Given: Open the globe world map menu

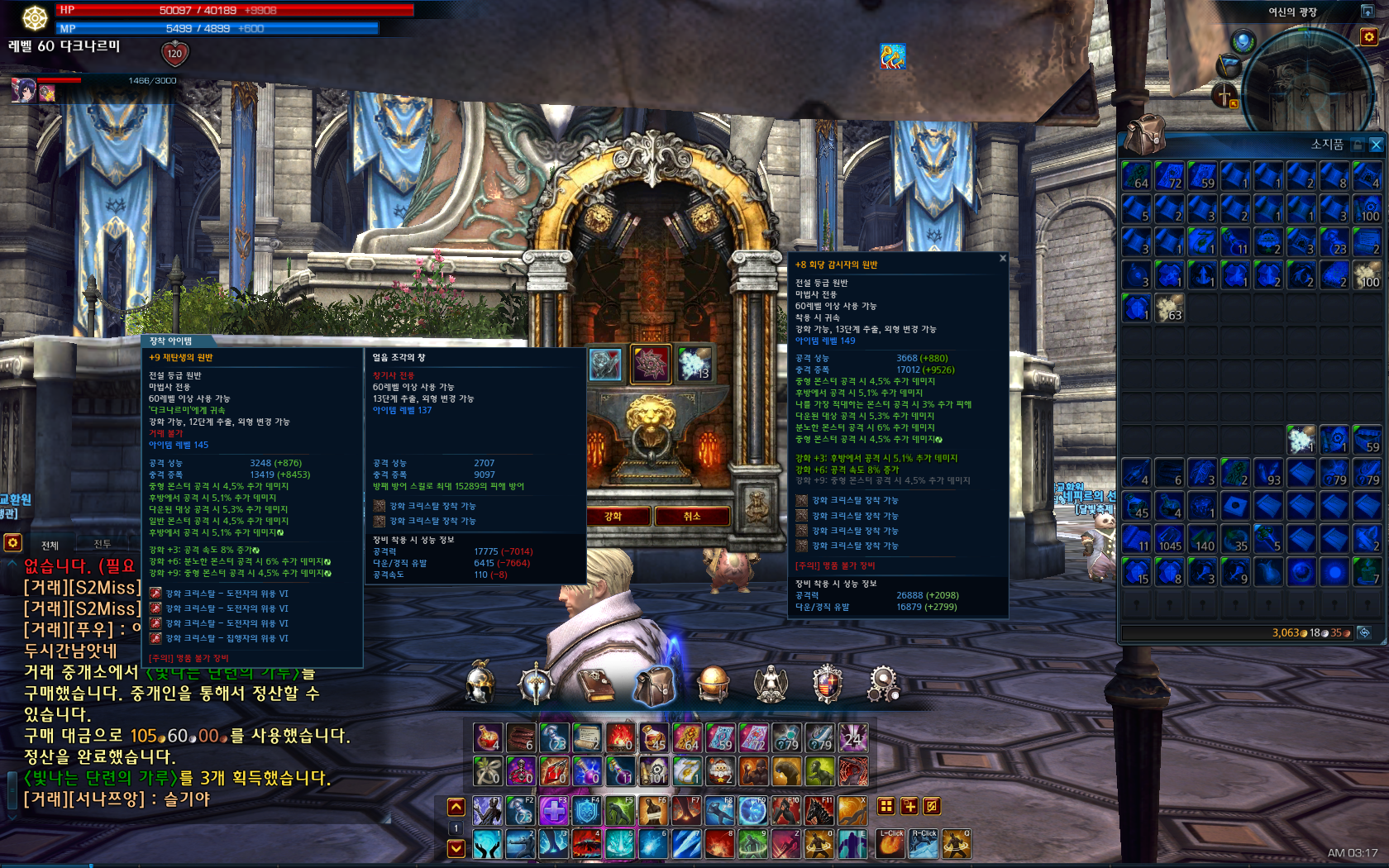Looking at the screenshot, I should tap(713, 684).
